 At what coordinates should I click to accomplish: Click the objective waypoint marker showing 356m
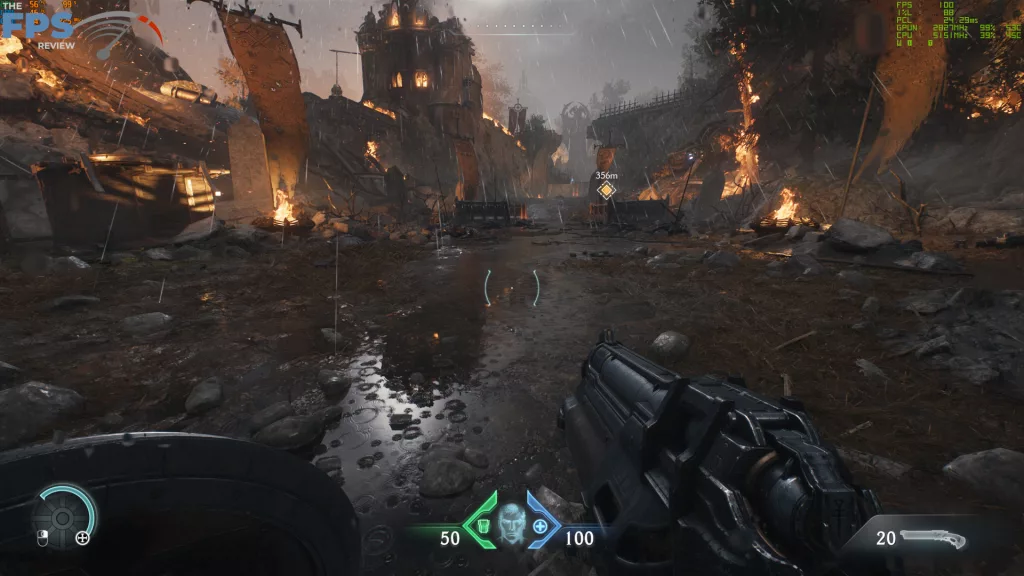[606, 190]
